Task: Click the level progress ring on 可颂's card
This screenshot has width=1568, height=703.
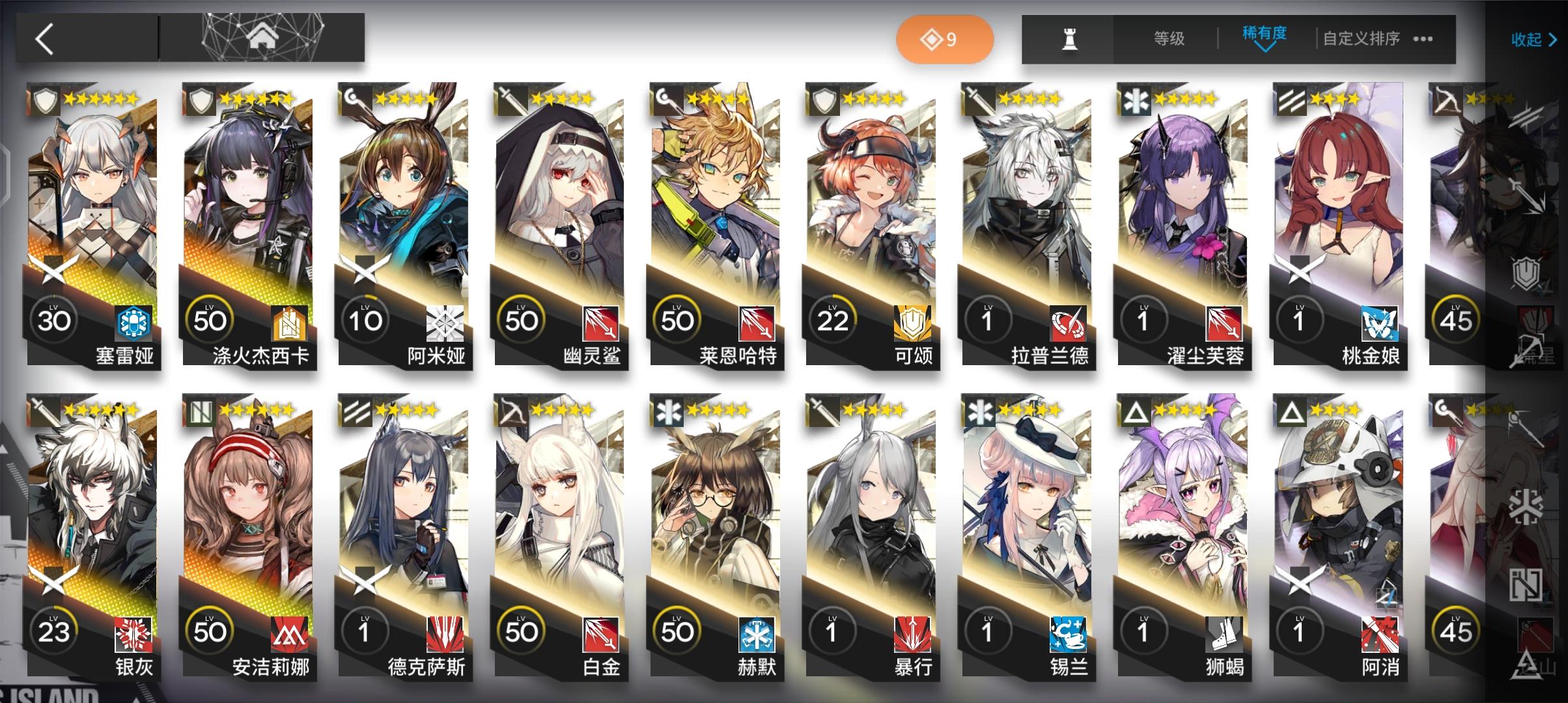Action: 832,318
